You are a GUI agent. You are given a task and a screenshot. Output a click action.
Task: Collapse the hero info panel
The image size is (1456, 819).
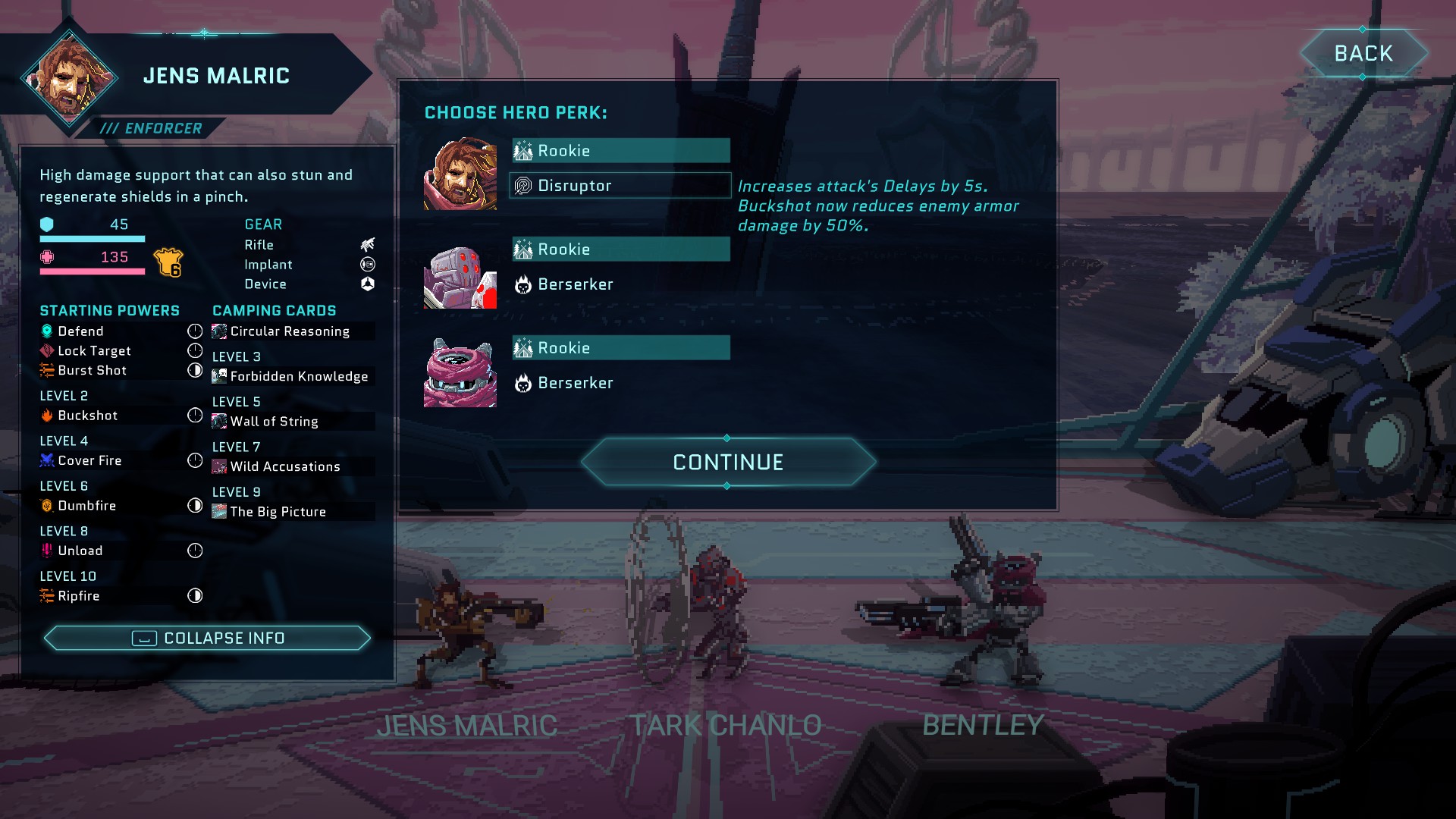click(x=207, y=639)
